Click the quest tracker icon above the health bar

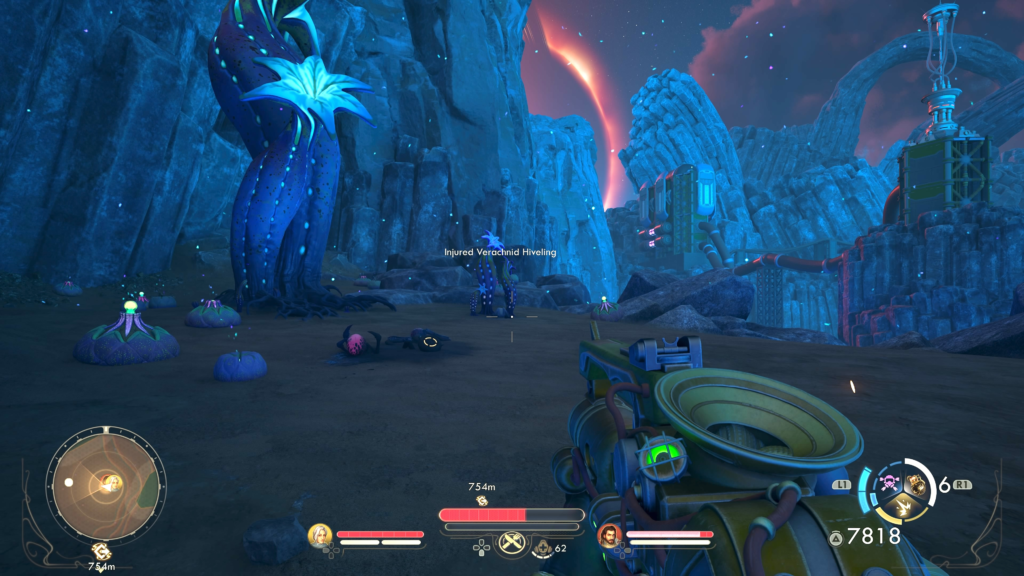click(482, 499)
